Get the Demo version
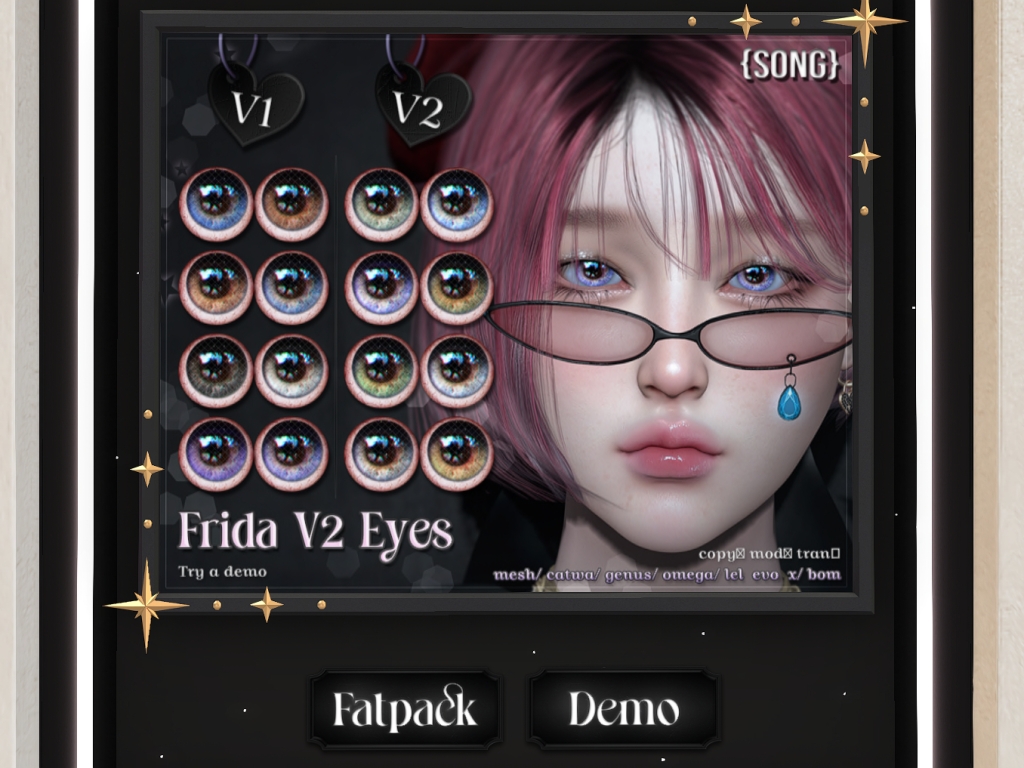 click(623, 710)
